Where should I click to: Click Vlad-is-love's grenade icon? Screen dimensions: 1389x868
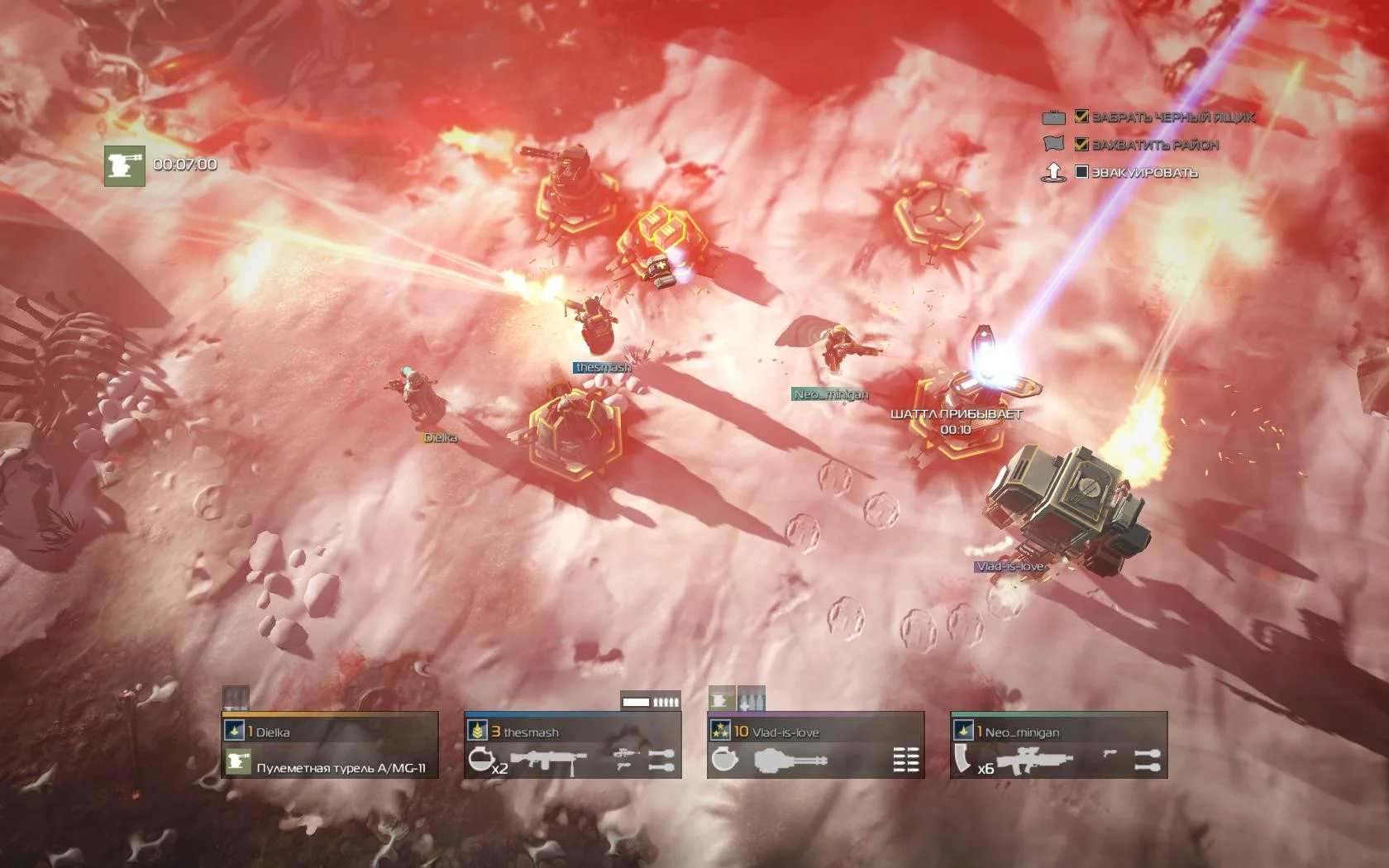point(723,760)
